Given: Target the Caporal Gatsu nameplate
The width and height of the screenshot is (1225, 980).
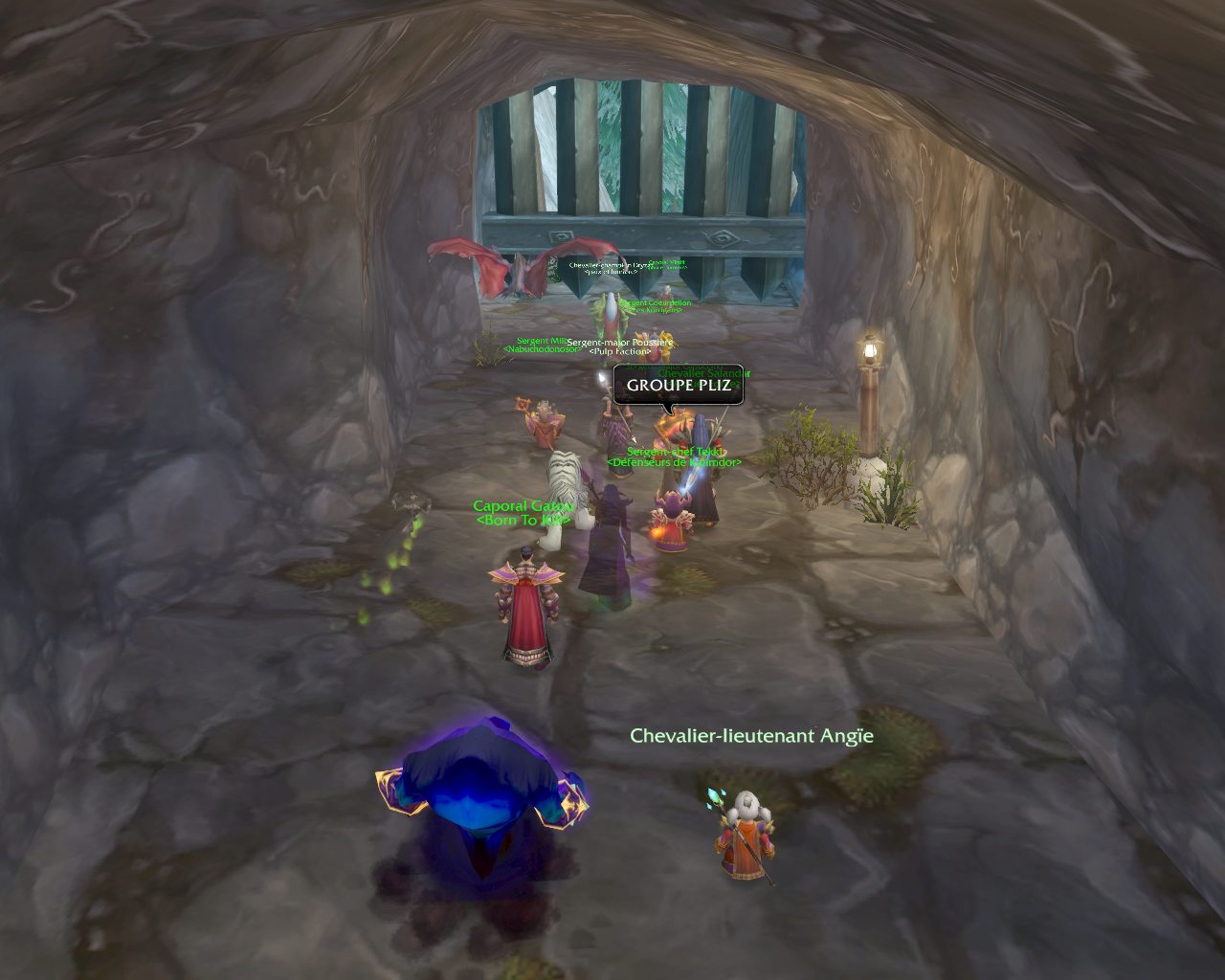Looking at the screenshot, I should 523,506.
